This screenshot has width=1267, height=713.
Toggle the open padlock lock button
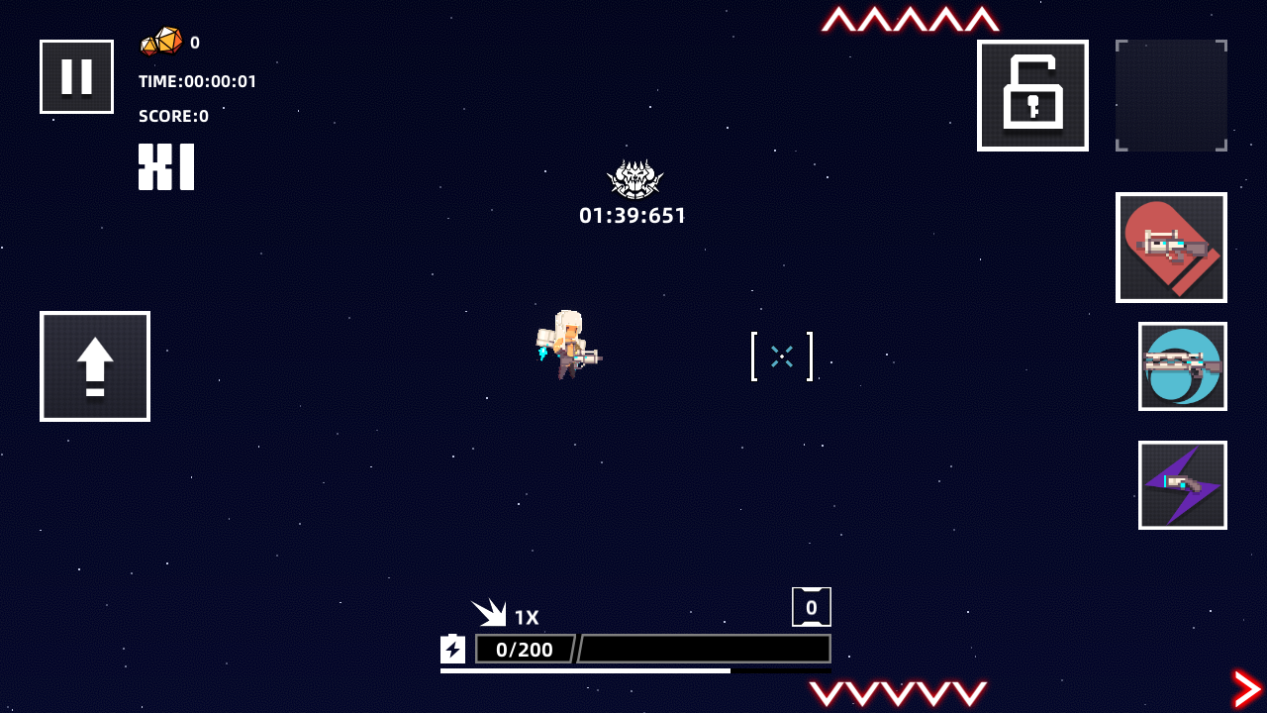(1032, 96)
